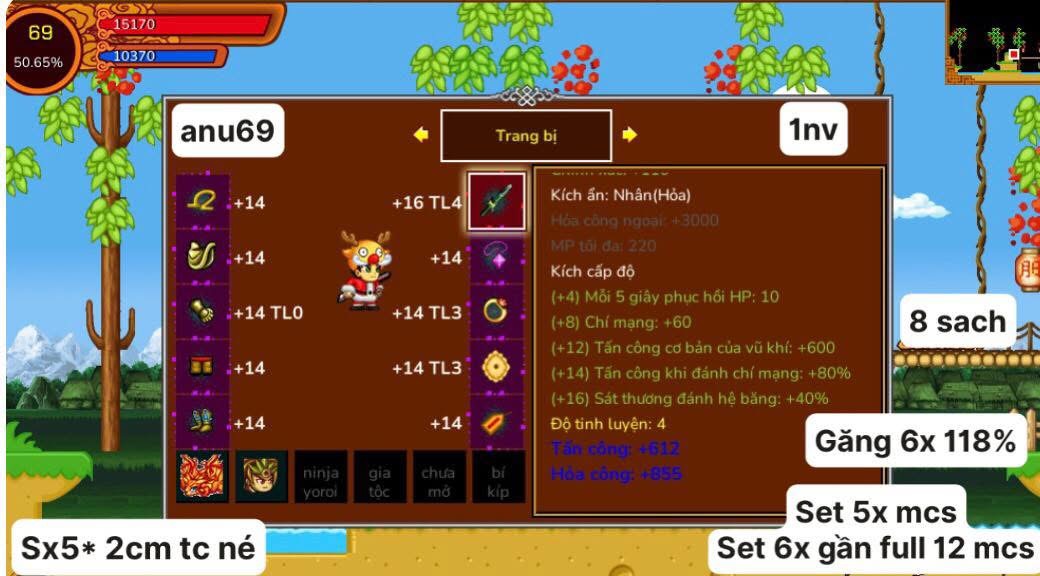1040x576 pixels.
Task: Select the red-gold pants slot
Action: point(203,368)
